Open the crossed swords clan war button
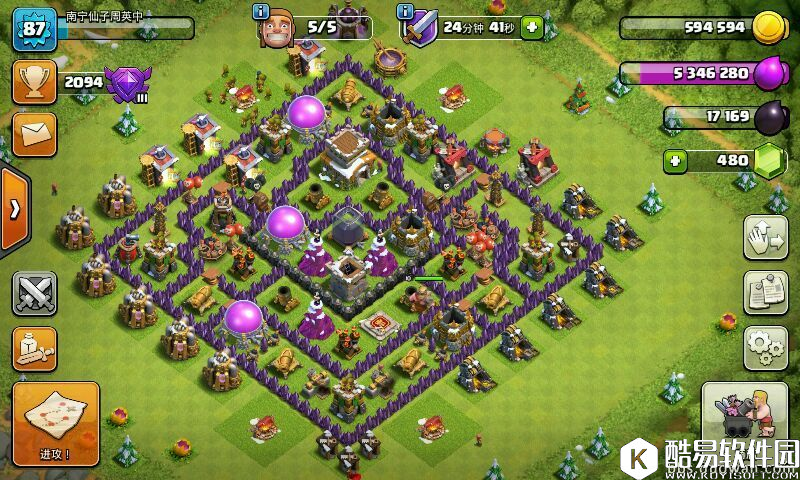Image resolution: width=800 pixels, height=480 pixels. (34, 292)
